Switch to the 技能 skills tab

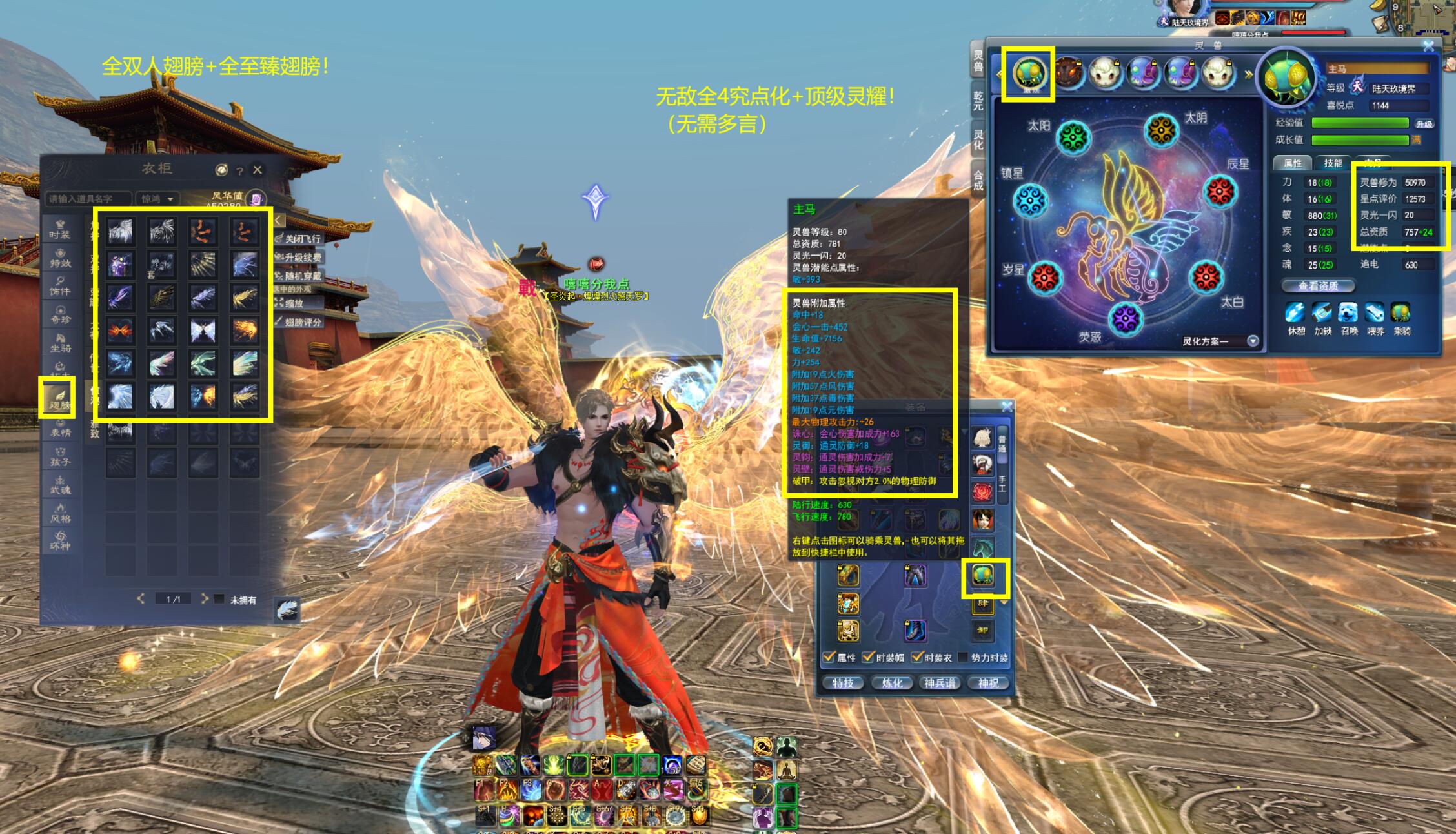coord(1333,163)
